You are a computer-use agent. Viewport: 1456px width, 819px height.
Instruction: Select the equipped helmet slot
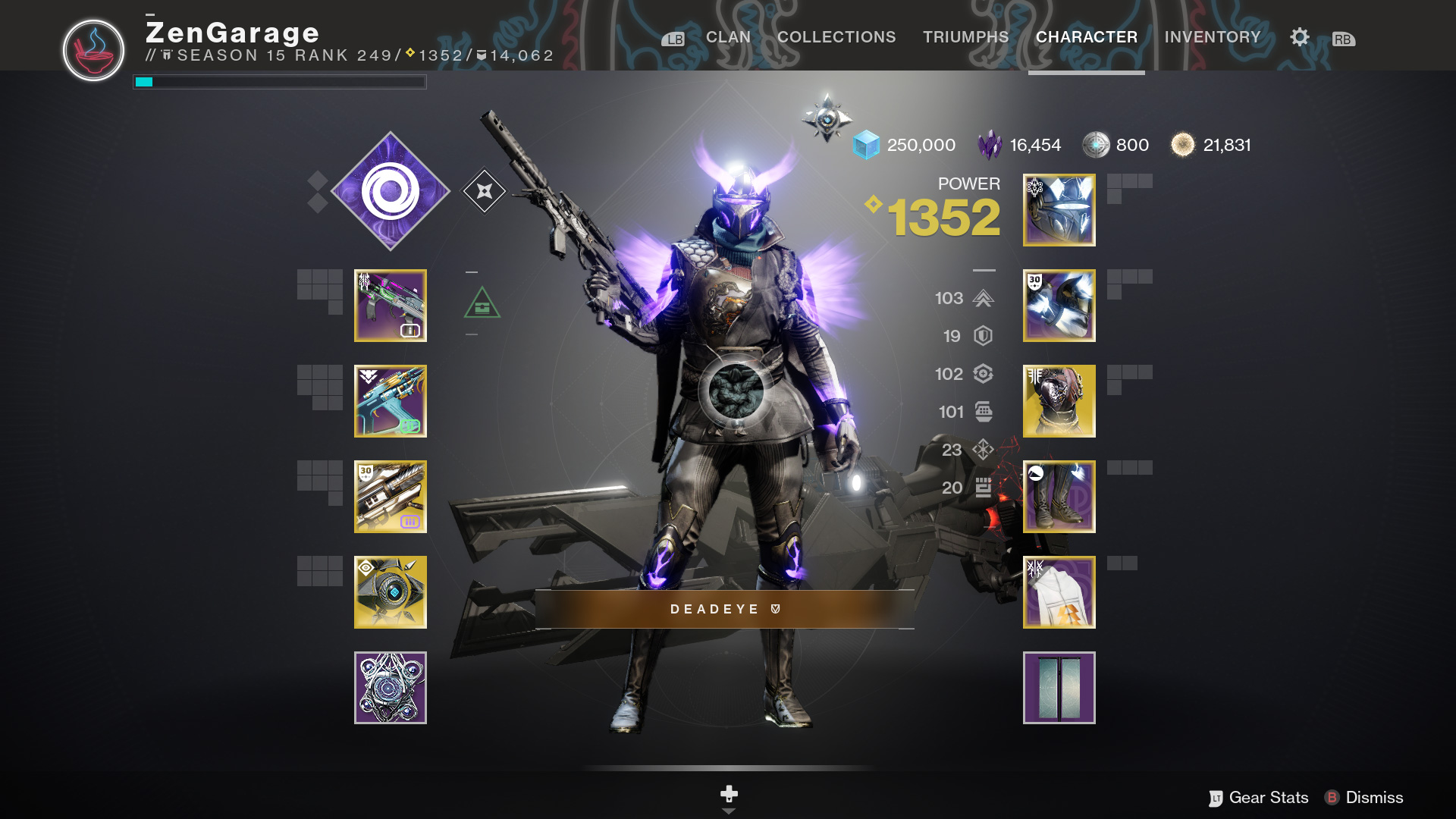pyautogui.click(x=1059, y=210)
